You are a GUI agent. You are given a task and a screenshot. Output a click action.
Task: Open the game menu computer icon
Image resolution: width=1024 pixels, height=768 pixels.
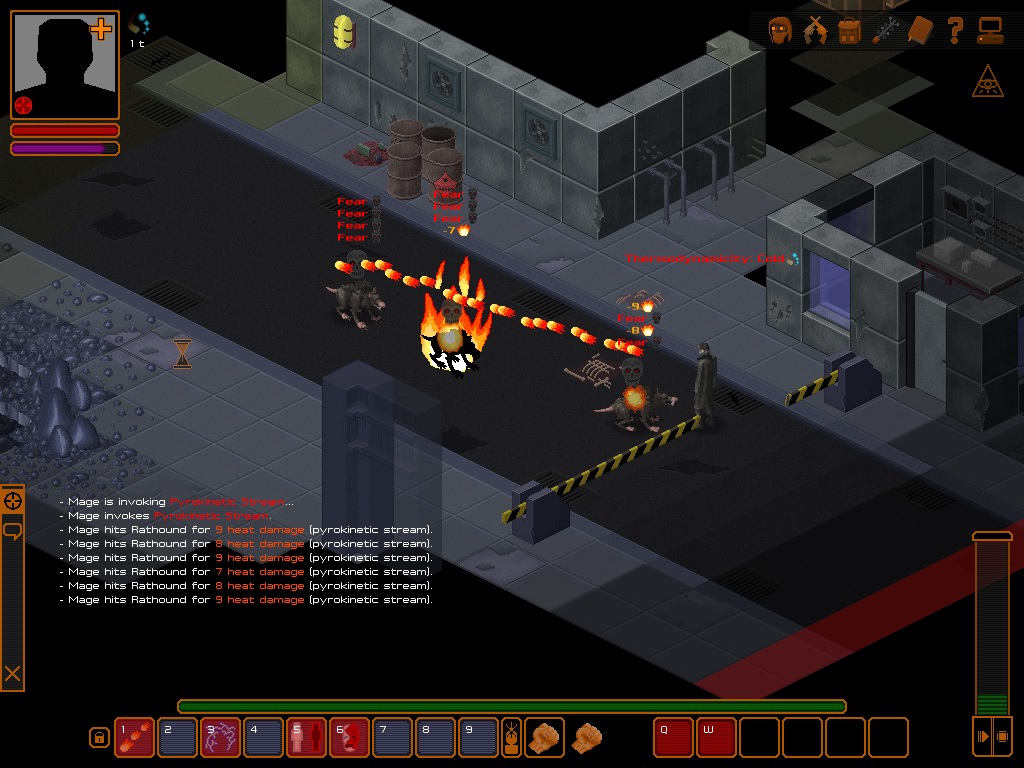990,31
